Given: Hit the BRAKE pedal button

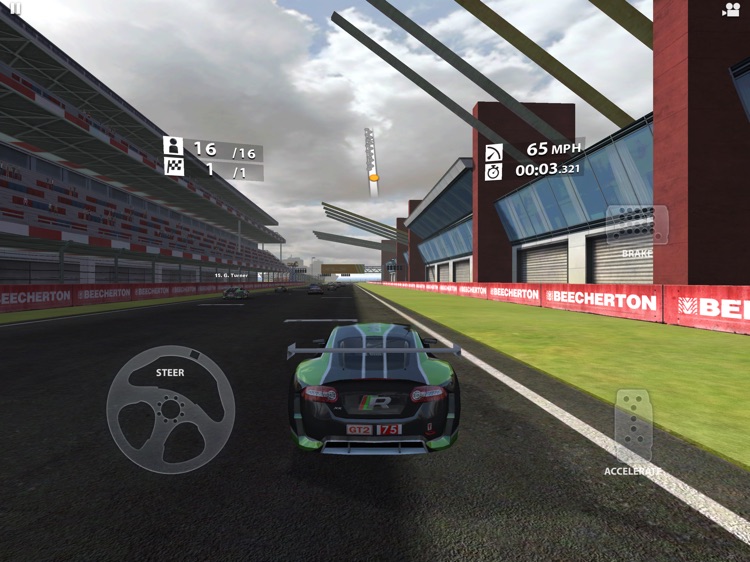Looking at the screenshot, I should pyautogui.click(x=636, y=226).
